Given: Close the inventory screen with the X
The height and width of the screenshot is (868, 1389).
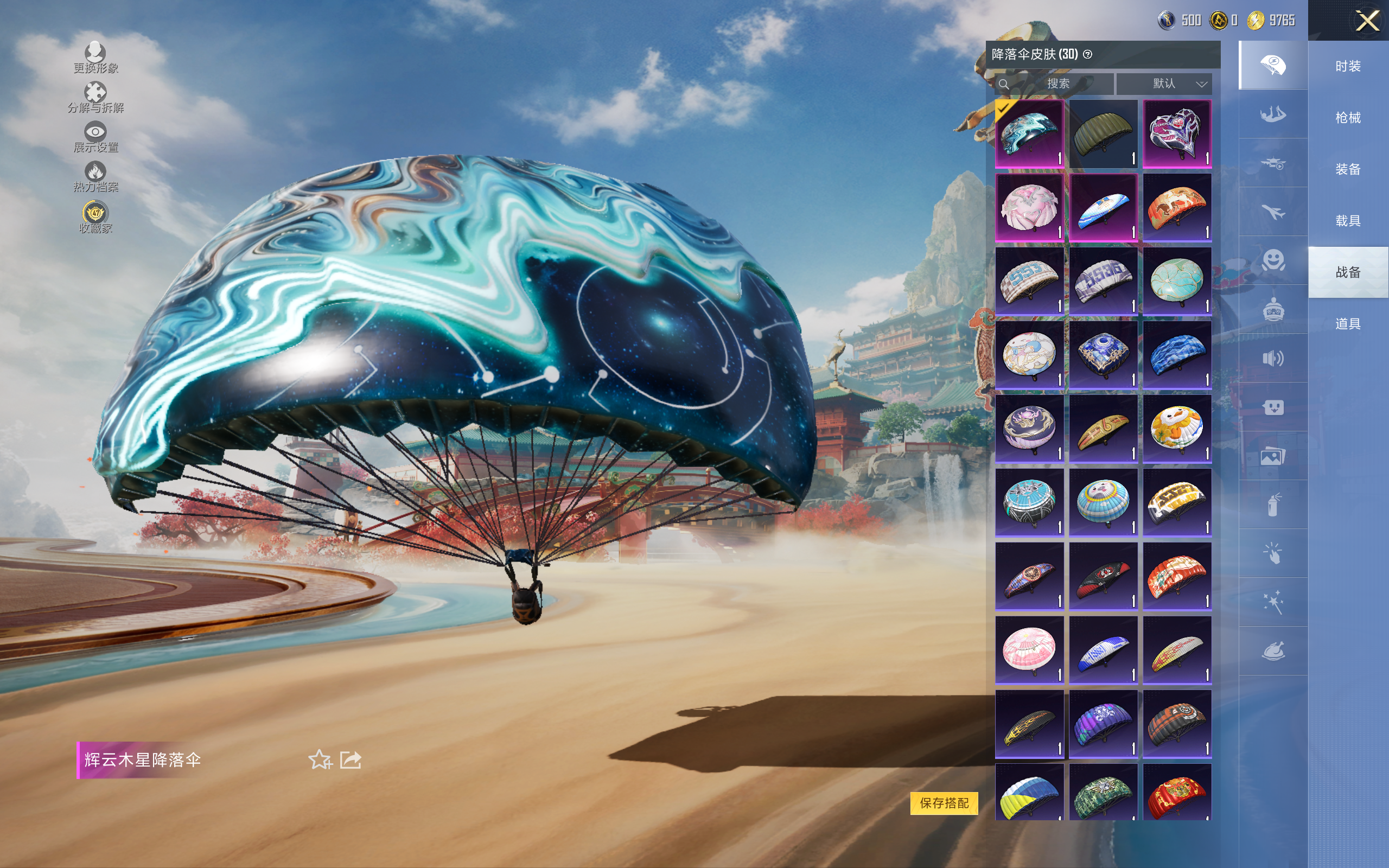Looking at the screenshot, I should click(x=1367, y=21).
